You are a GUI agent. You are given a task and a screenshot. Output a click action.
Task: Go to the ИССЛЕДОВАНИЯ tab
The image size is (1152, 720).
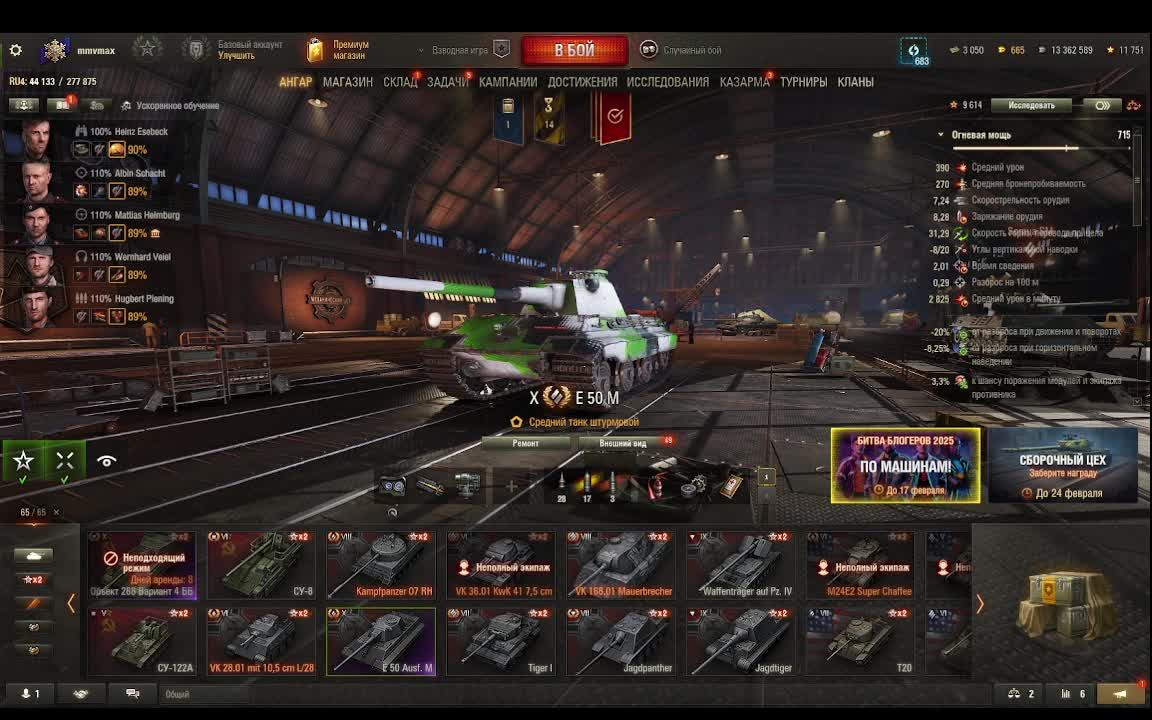coord(667,82)
